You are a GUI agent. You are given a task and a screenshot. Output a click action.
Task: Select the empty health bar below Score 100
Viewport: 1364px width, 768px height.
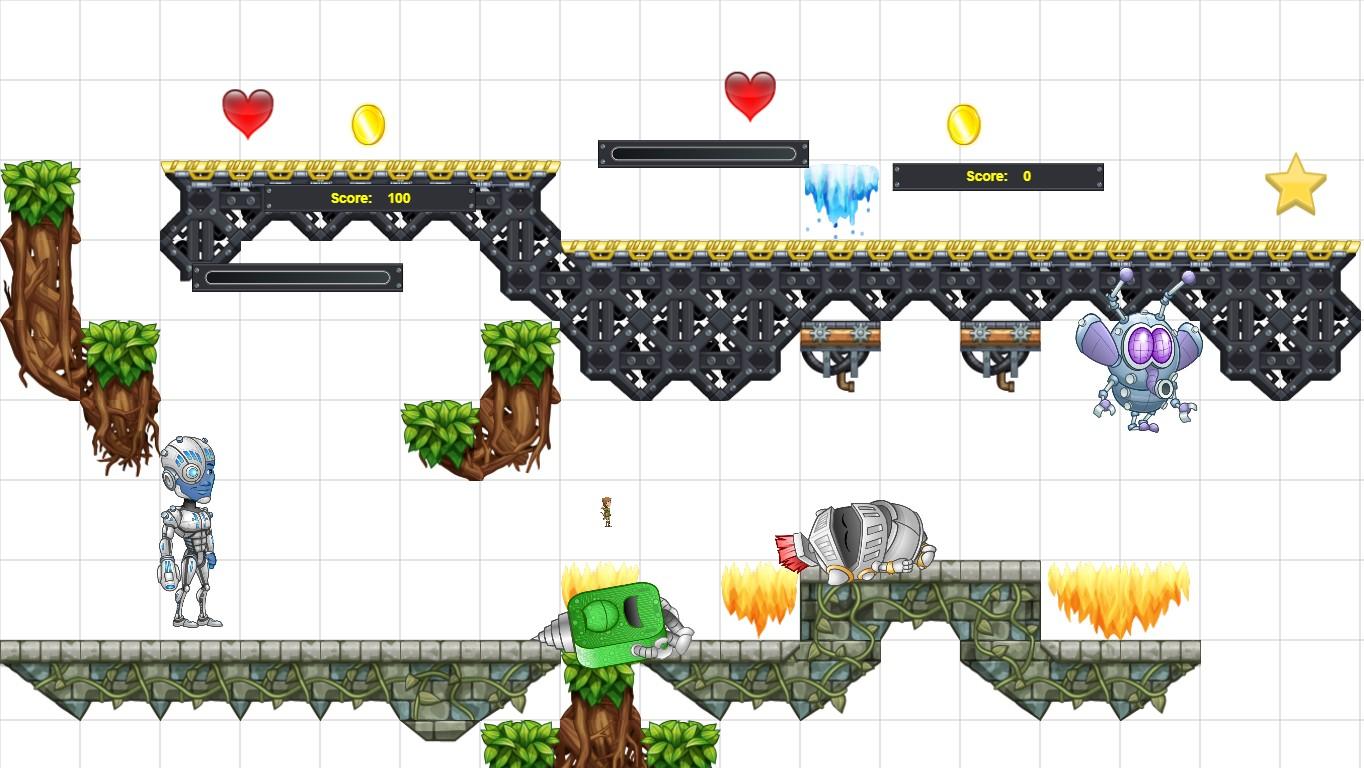coord(296,276)
